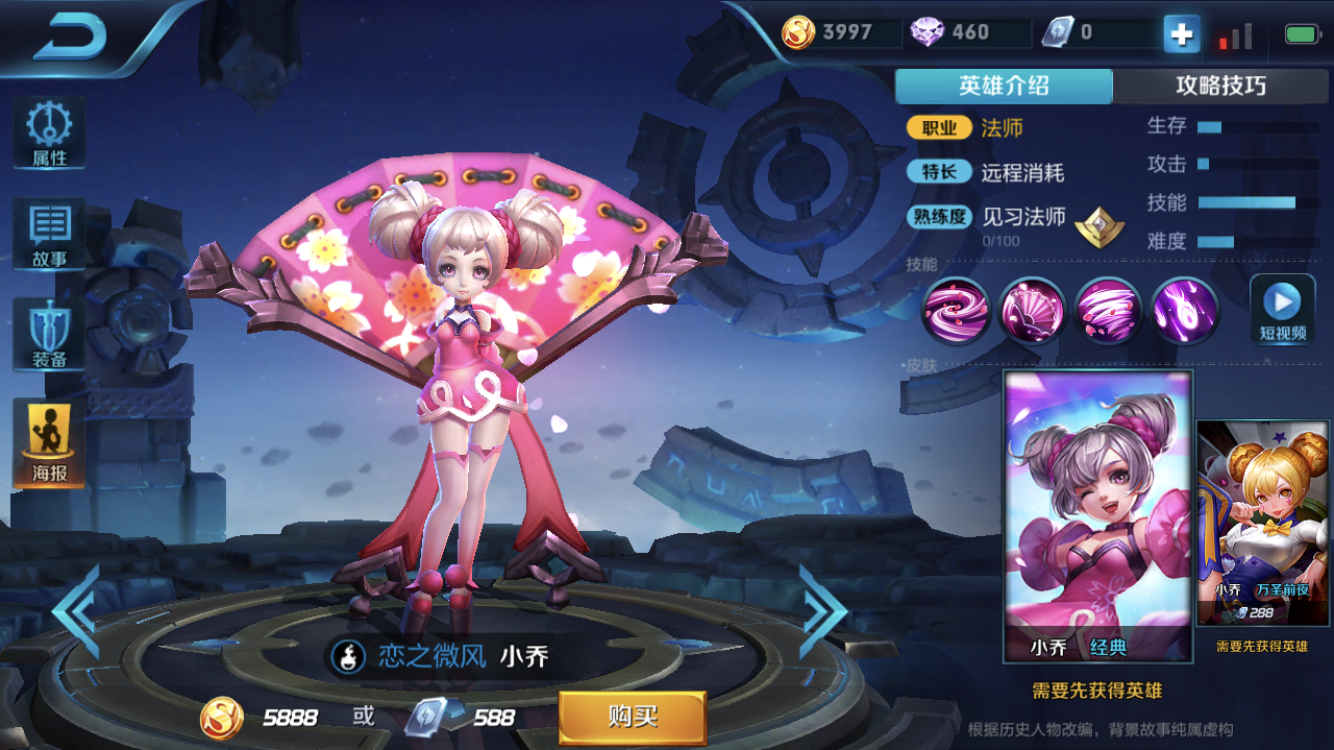View the fourth ultimate skill icon
The height and width of the screenshot is (750, 1334).
click(x=1183, y=312)
